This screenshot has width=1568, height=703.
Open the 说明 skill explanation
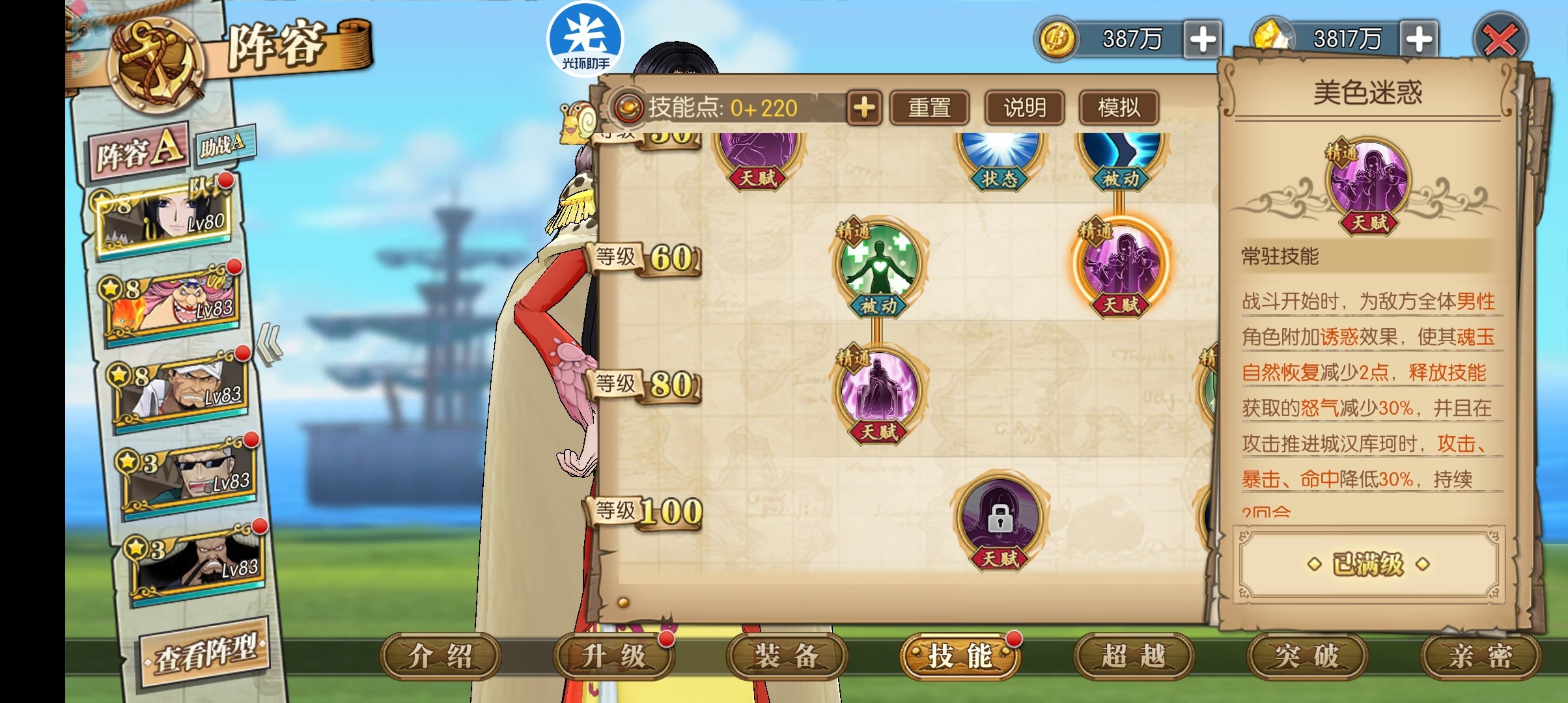1024,107
